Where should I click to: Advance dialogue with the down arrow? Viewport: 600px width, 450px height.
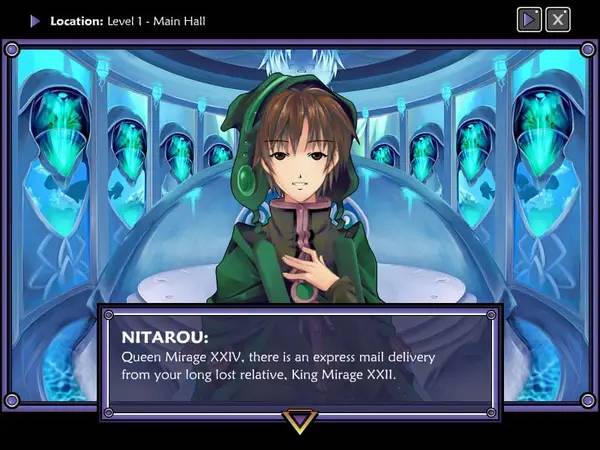pyautogui.click(x=299, y=421)
